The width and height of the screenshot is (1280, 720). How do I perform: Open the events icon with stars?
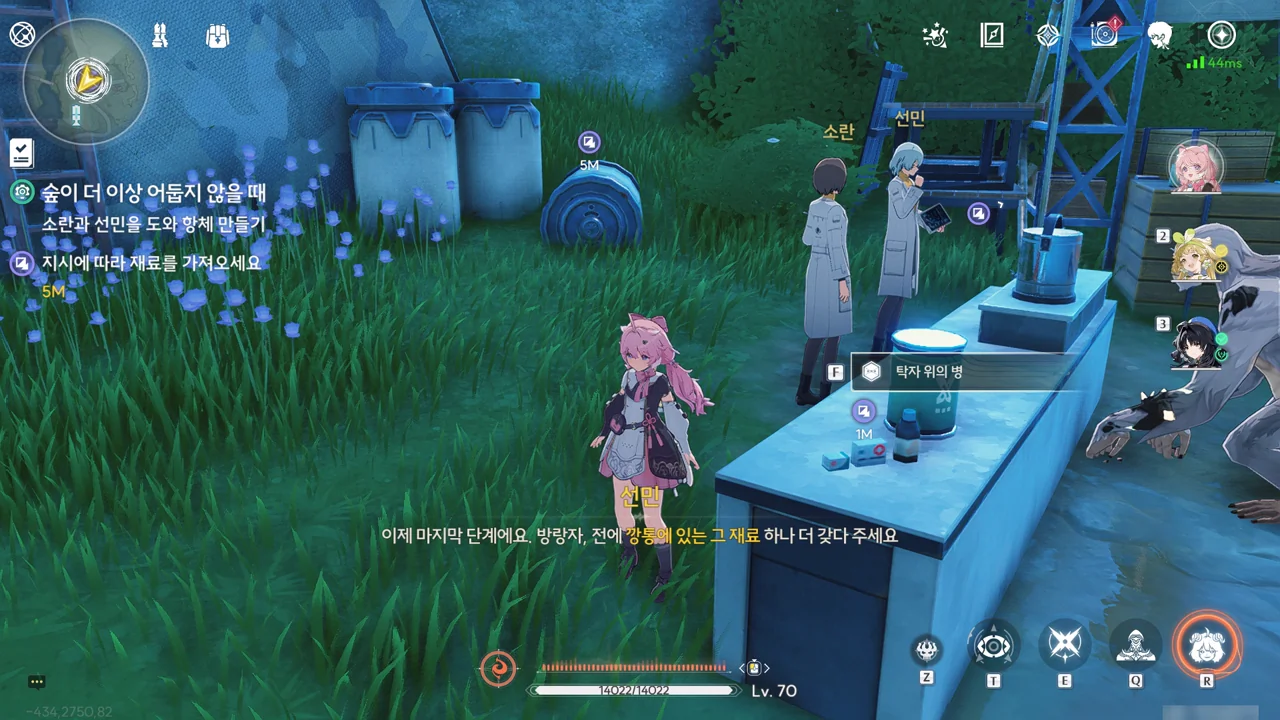click(x=934, y=35)
